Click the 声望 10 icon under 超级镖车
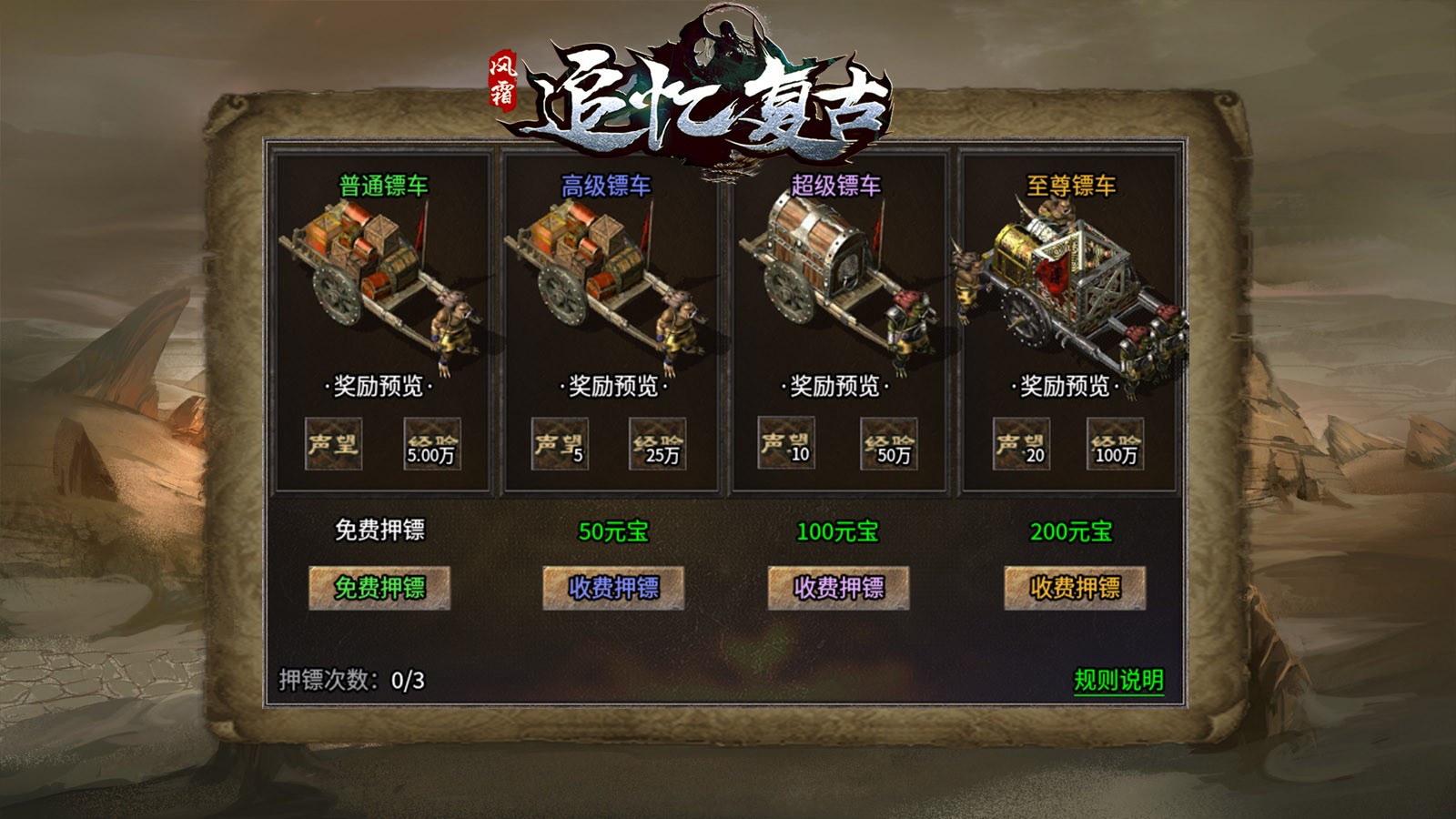The width and height of the screenshot is (1456, 819). point(787,445)
